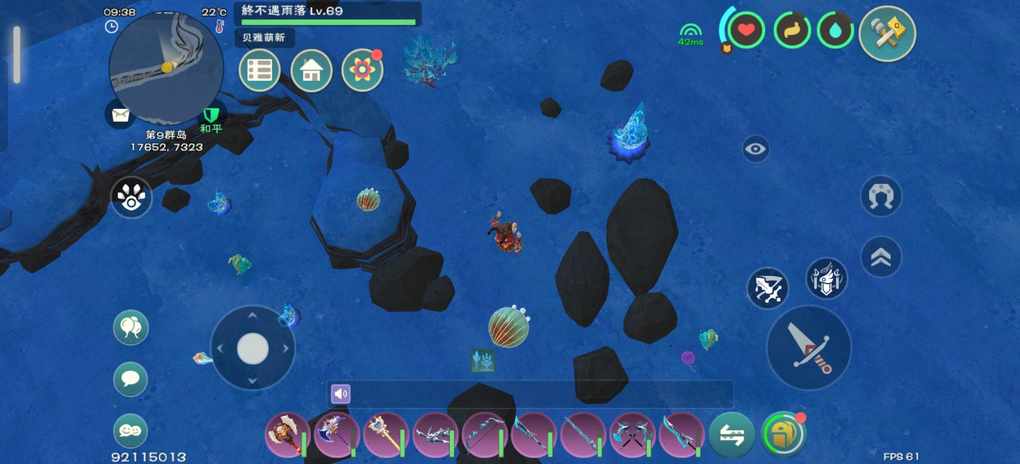The width and height of the screenshot is (1020, 464).
Task: Select the first axe hotbar slot
Action: 287,435
